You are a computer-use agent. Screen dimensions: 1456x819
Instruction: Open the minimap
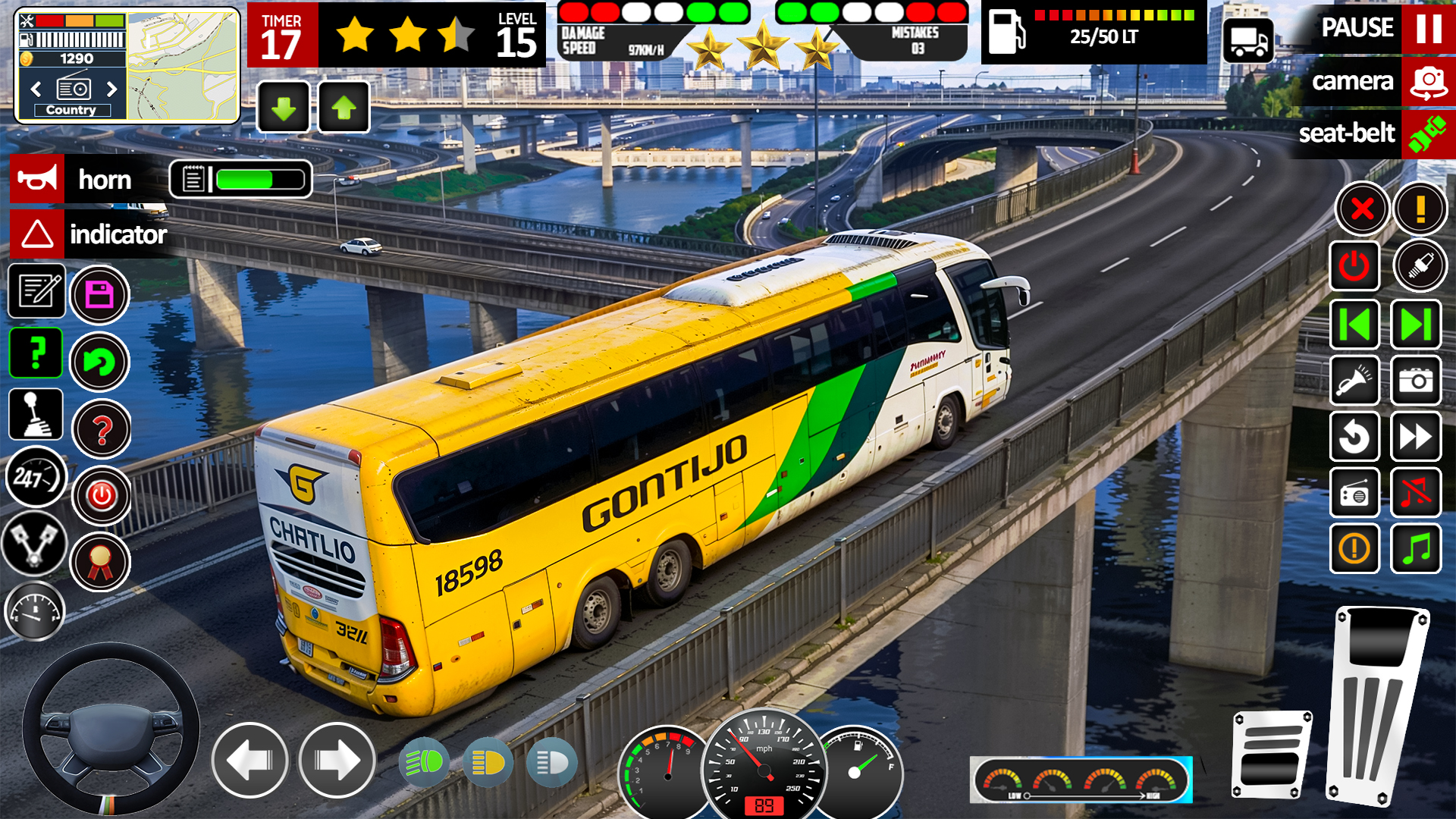pos(182,66)
